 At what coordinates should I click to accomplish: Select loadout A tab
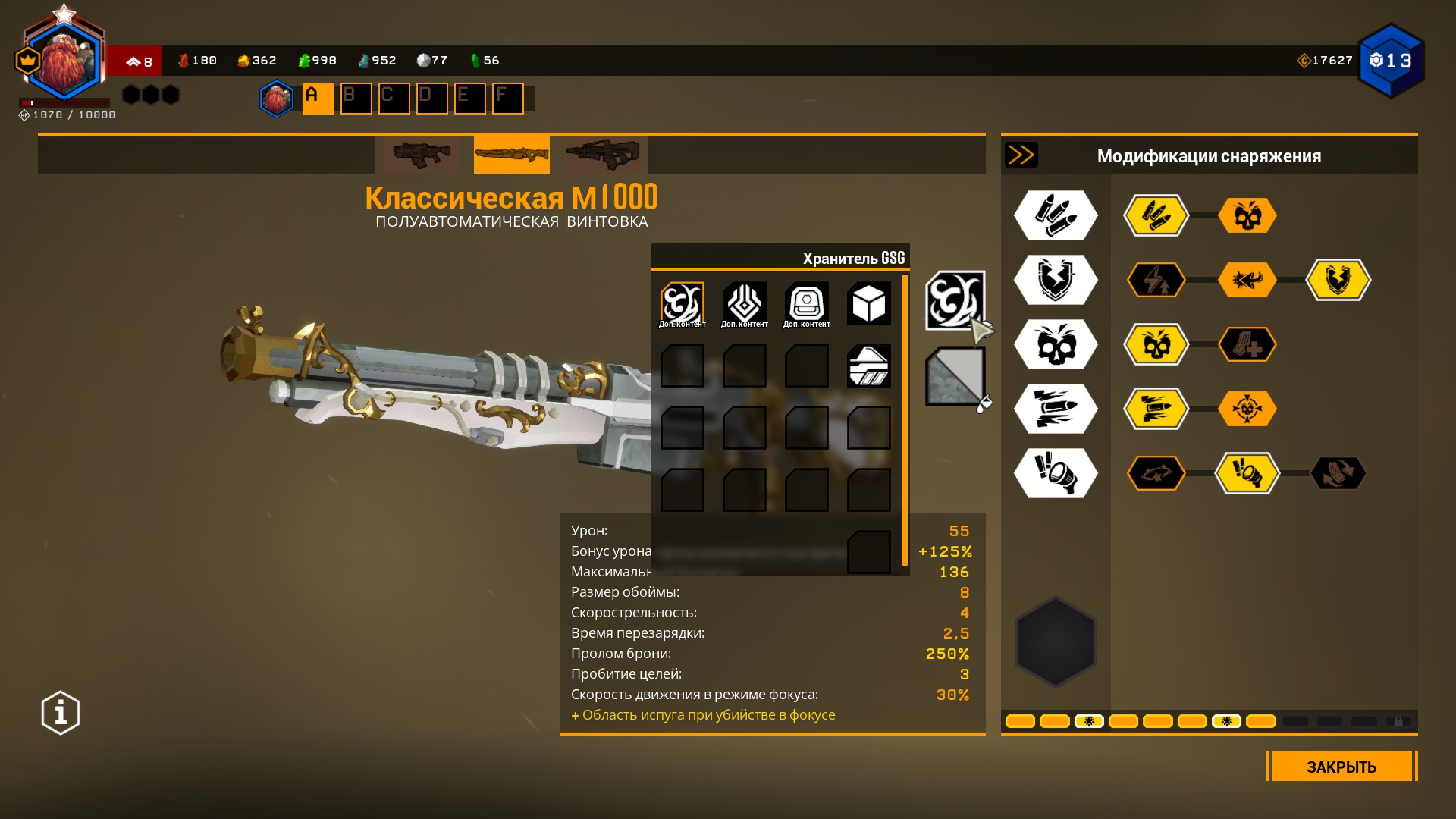point(318,99)
